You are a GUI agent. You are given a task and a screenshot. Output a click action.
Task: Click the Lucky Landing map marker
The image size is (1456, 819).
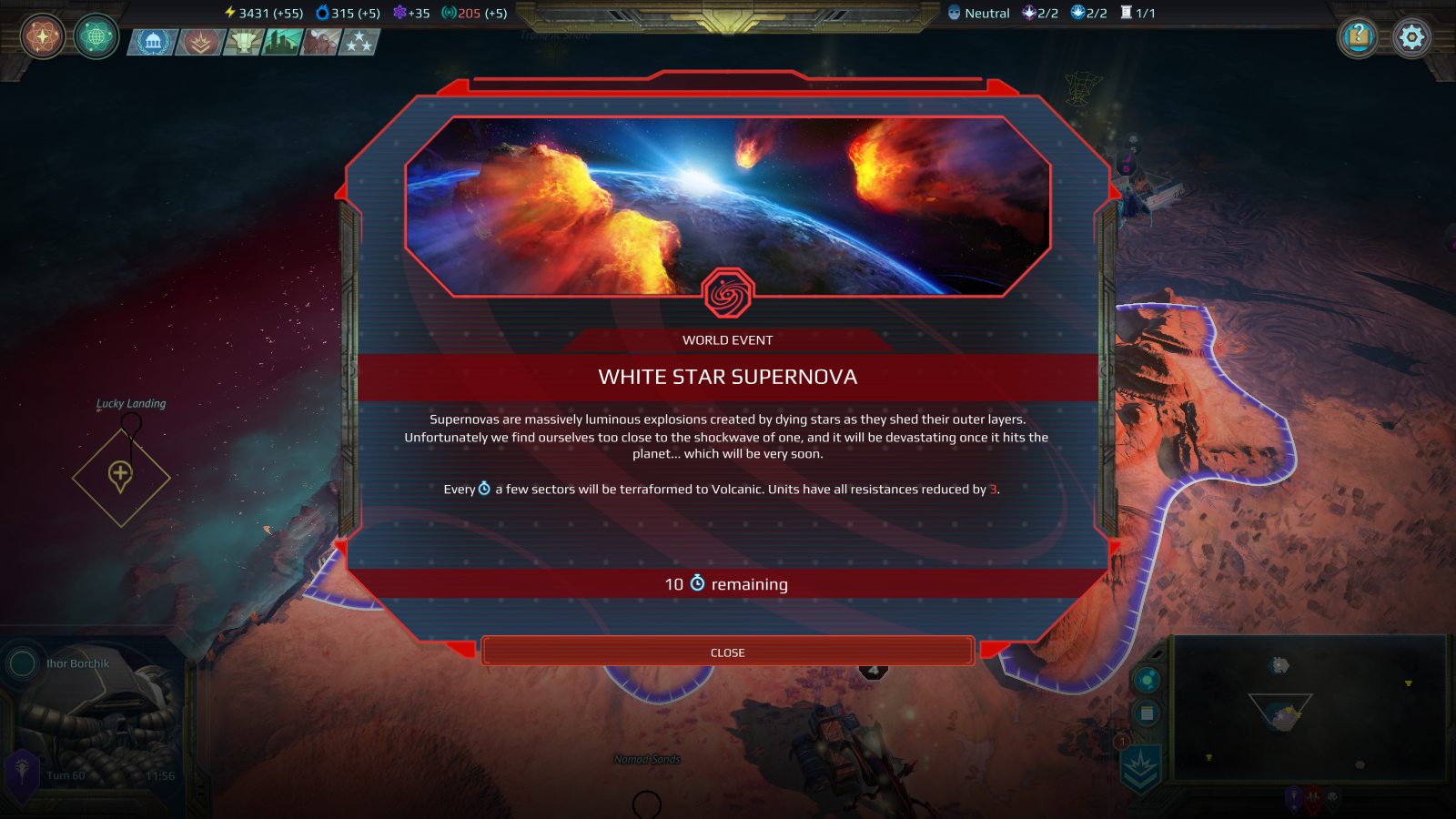(x=121, y=475)
